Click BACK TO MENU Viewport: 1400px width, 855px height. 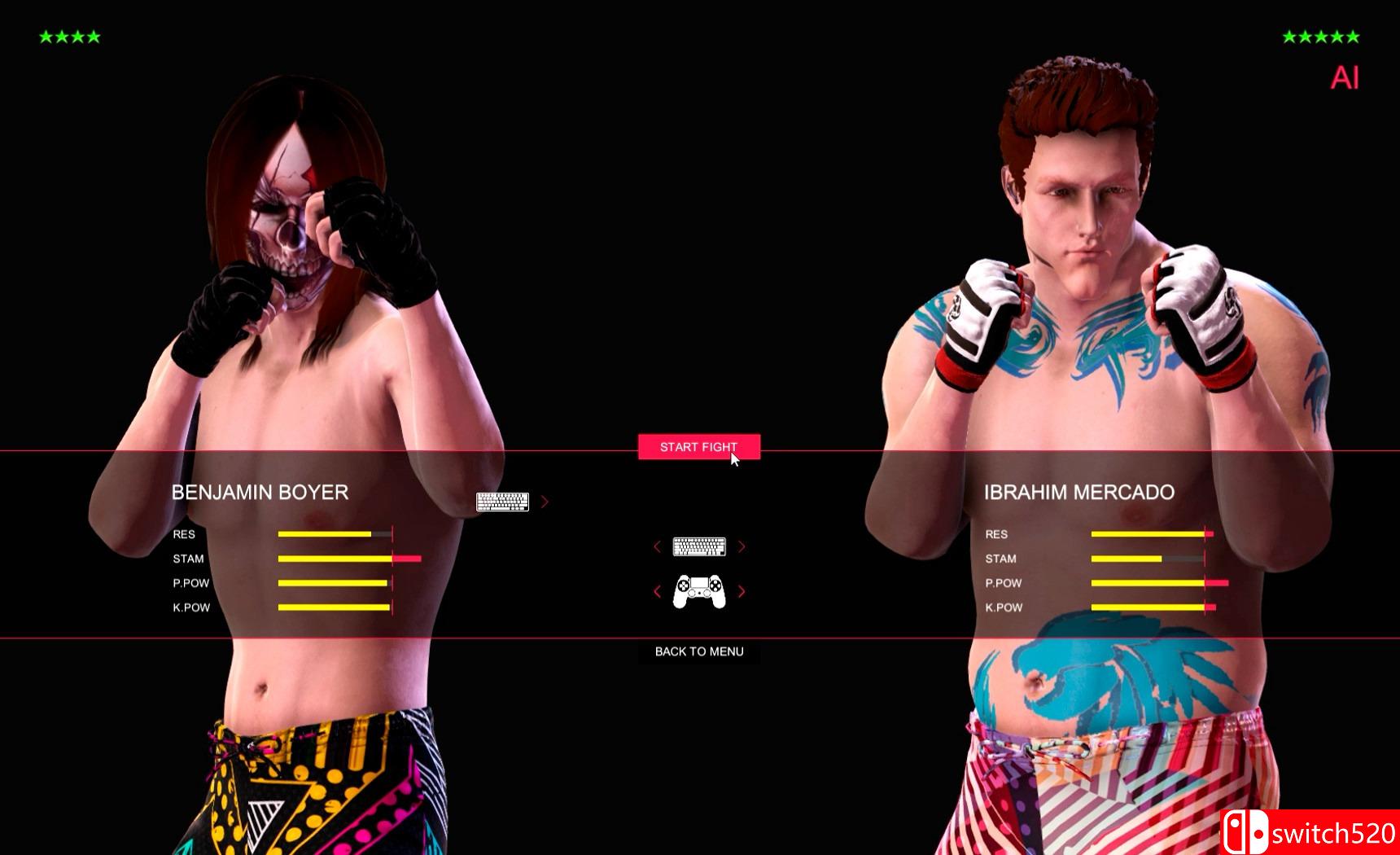point(698,651)
